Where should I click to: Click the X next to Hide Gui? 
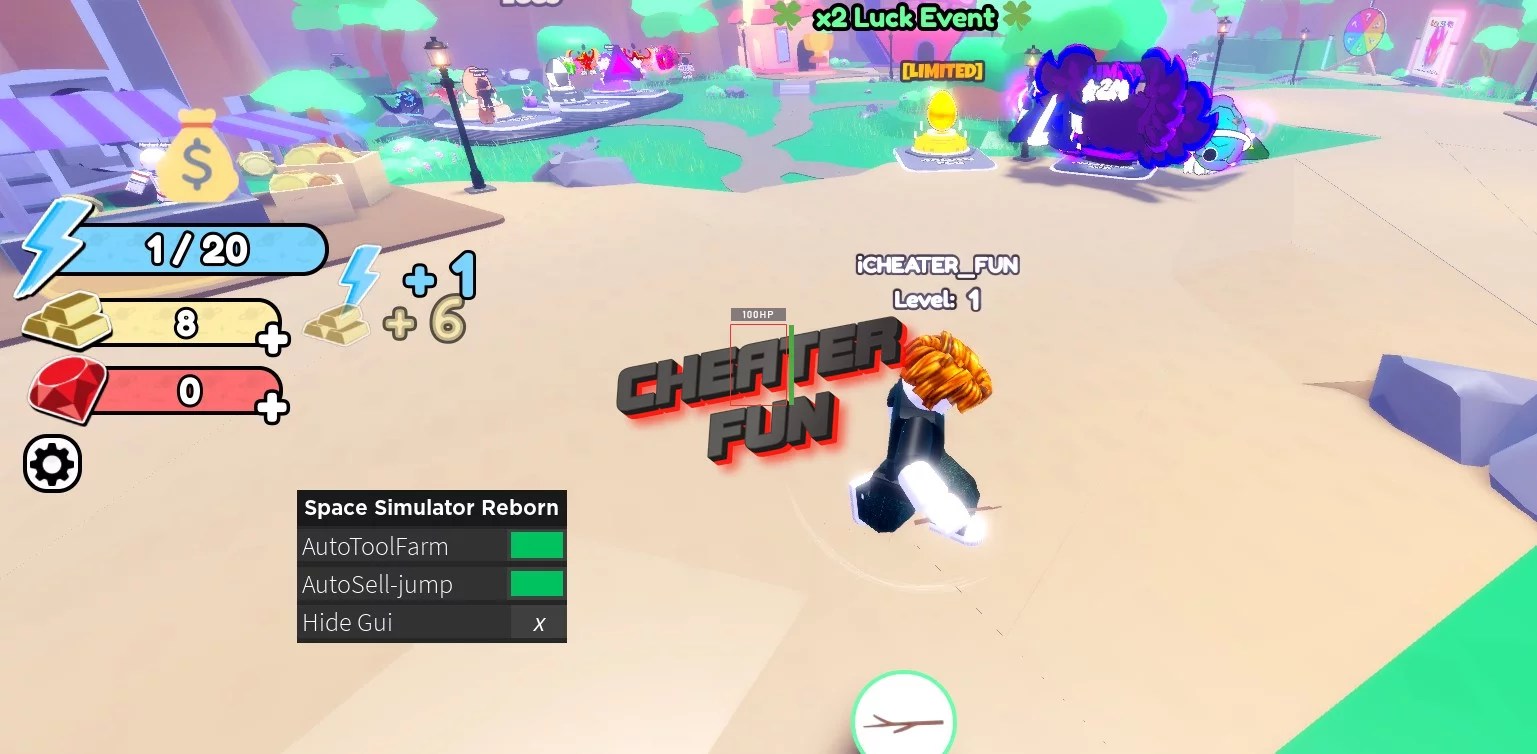point(538,622)
